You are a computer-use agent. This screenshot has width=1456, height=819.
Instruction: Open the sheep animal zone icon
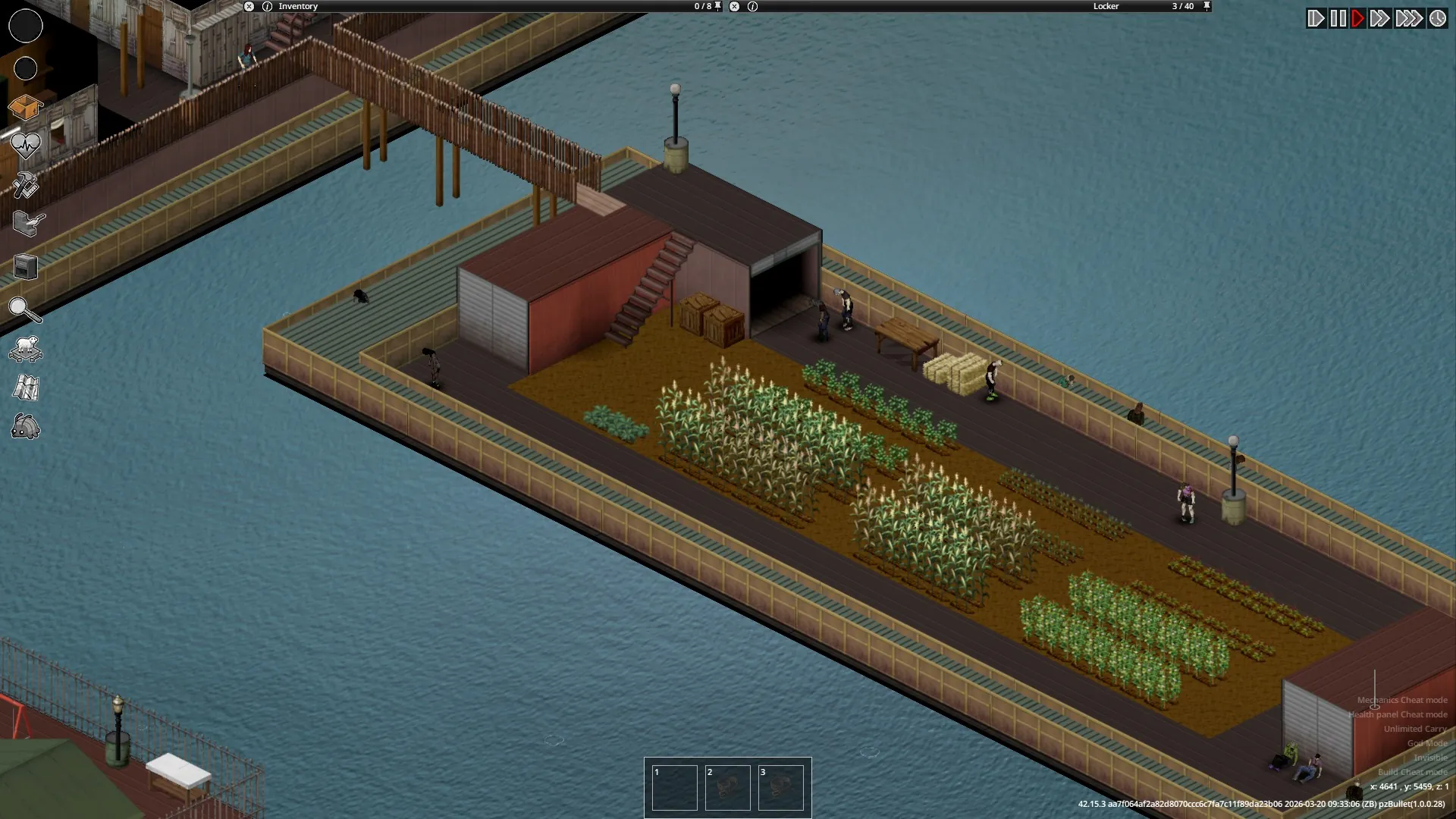(26, 349)
